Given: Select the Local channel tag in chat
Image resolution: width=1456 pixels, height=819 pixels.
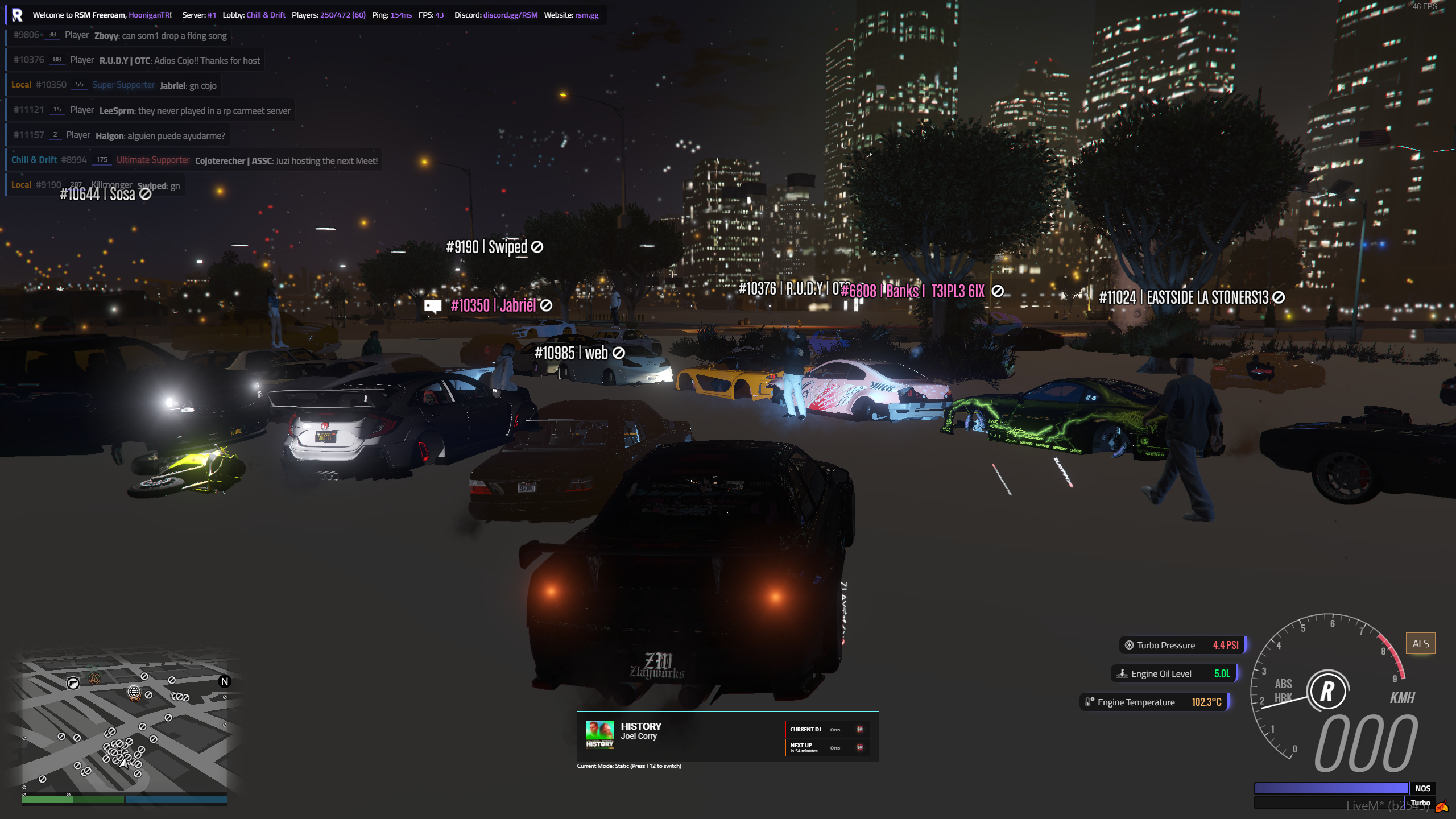Looking at the screenshot, I should pos(22,84).
